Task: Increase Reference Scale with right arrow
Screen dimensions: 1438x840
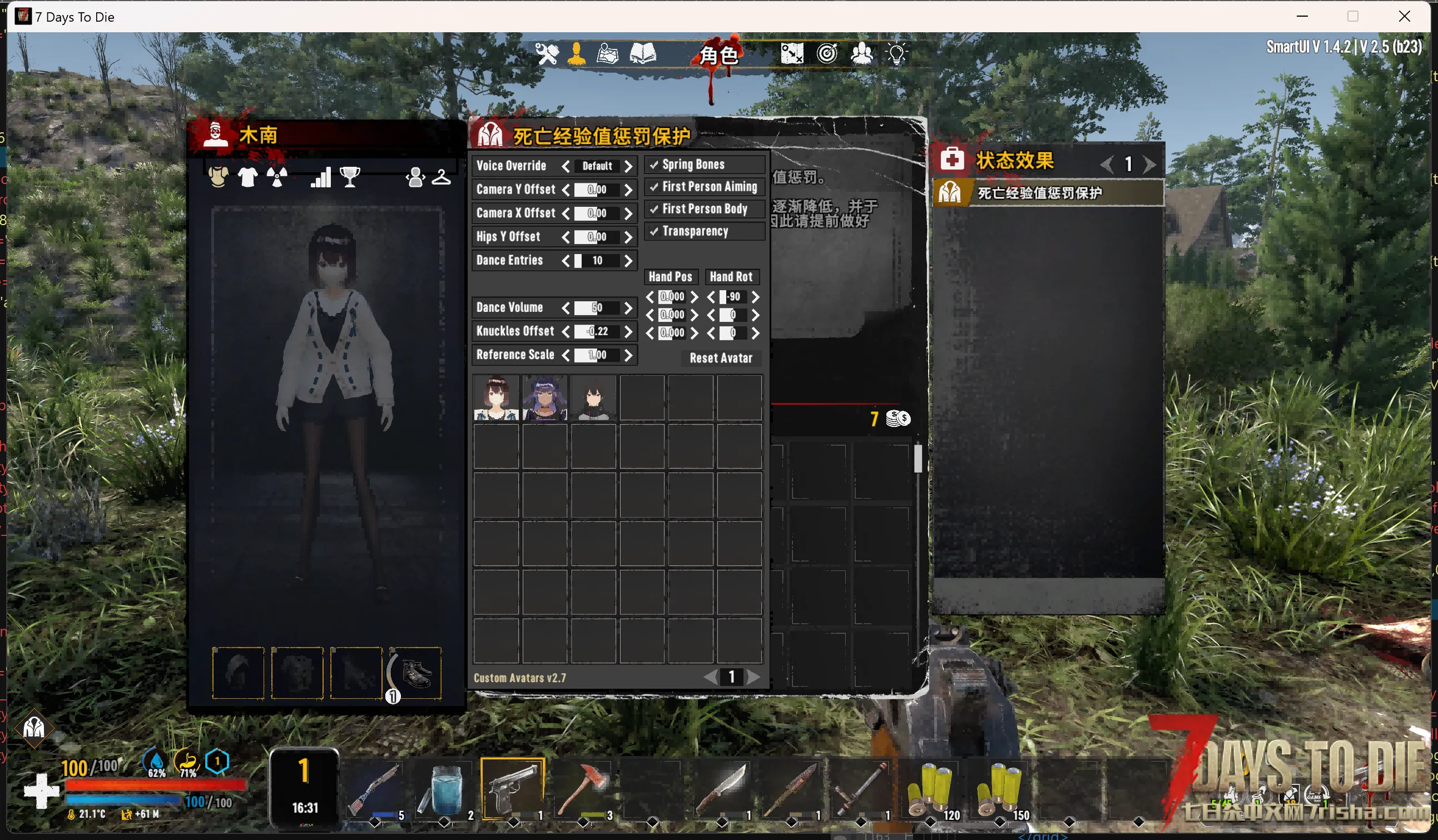Action: (628, 356)
